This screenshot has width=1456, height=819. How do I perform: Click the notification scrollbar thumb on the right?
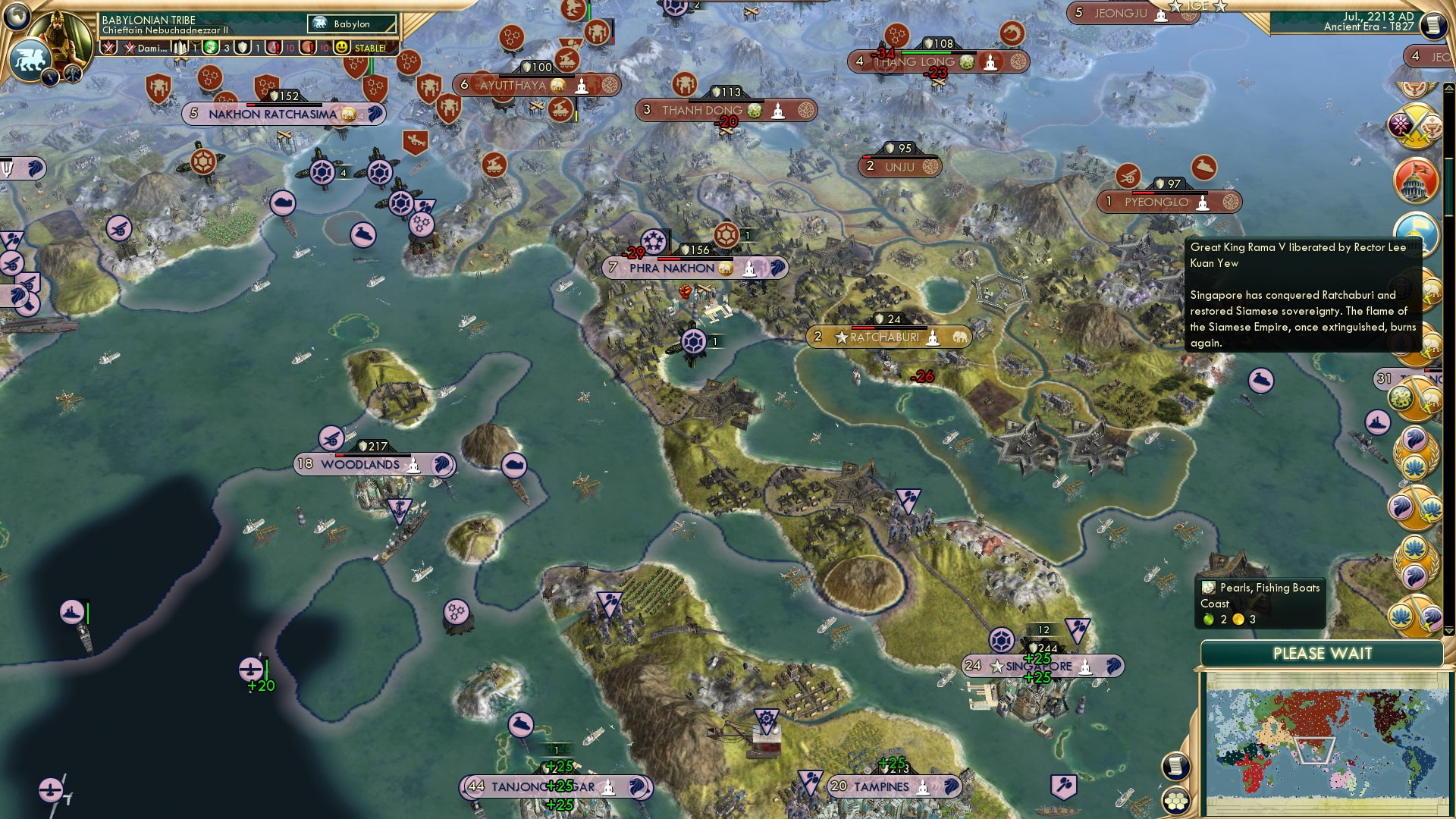(x=1448, y=185)
